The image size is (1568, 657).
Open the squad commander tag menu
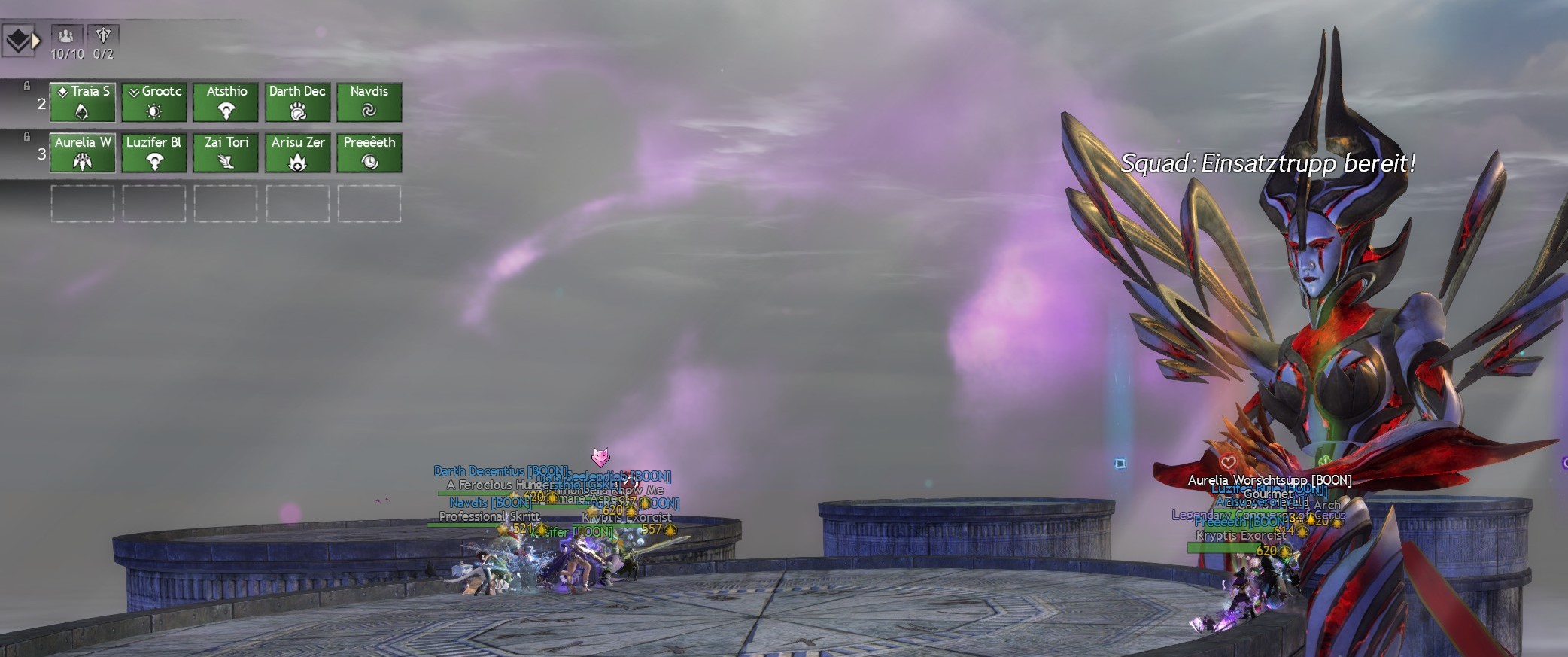tap(20, 41)
